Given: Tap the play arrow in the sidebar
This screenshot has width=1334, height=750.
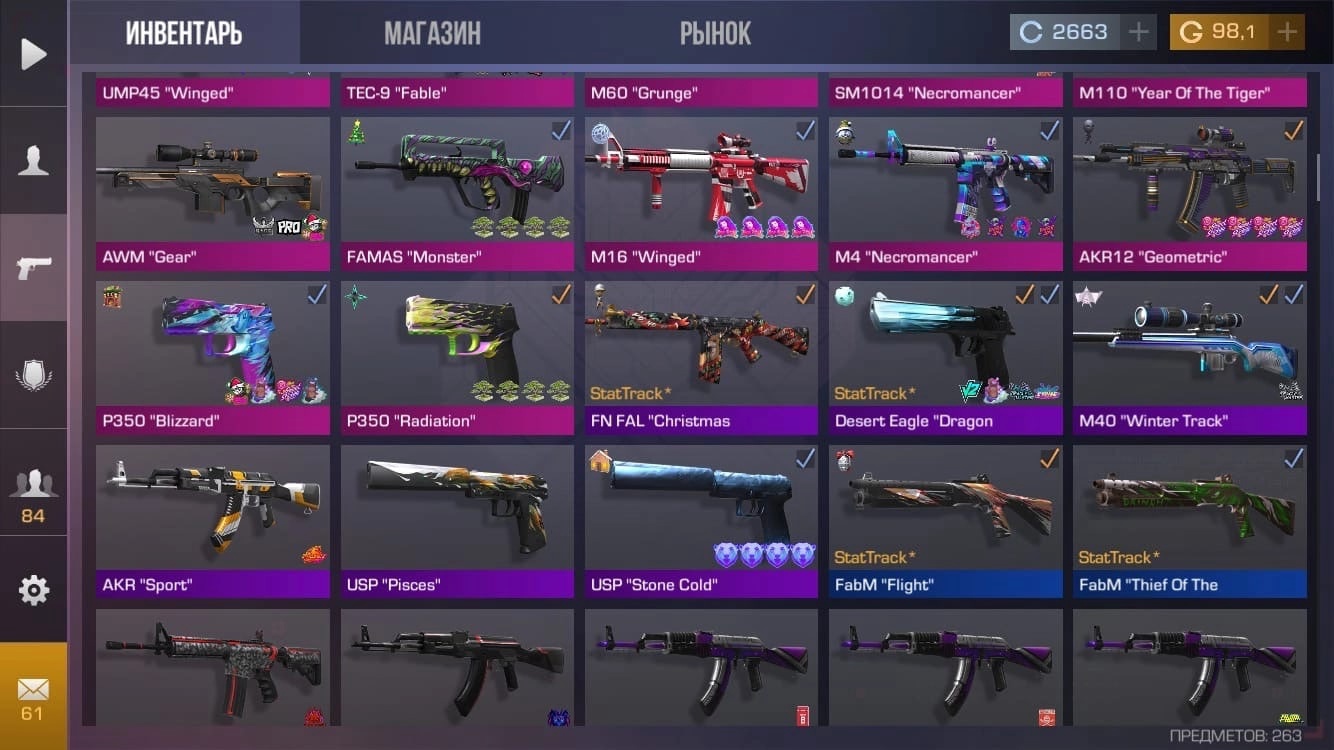Looking at the screenshot, I should (34, 53).
